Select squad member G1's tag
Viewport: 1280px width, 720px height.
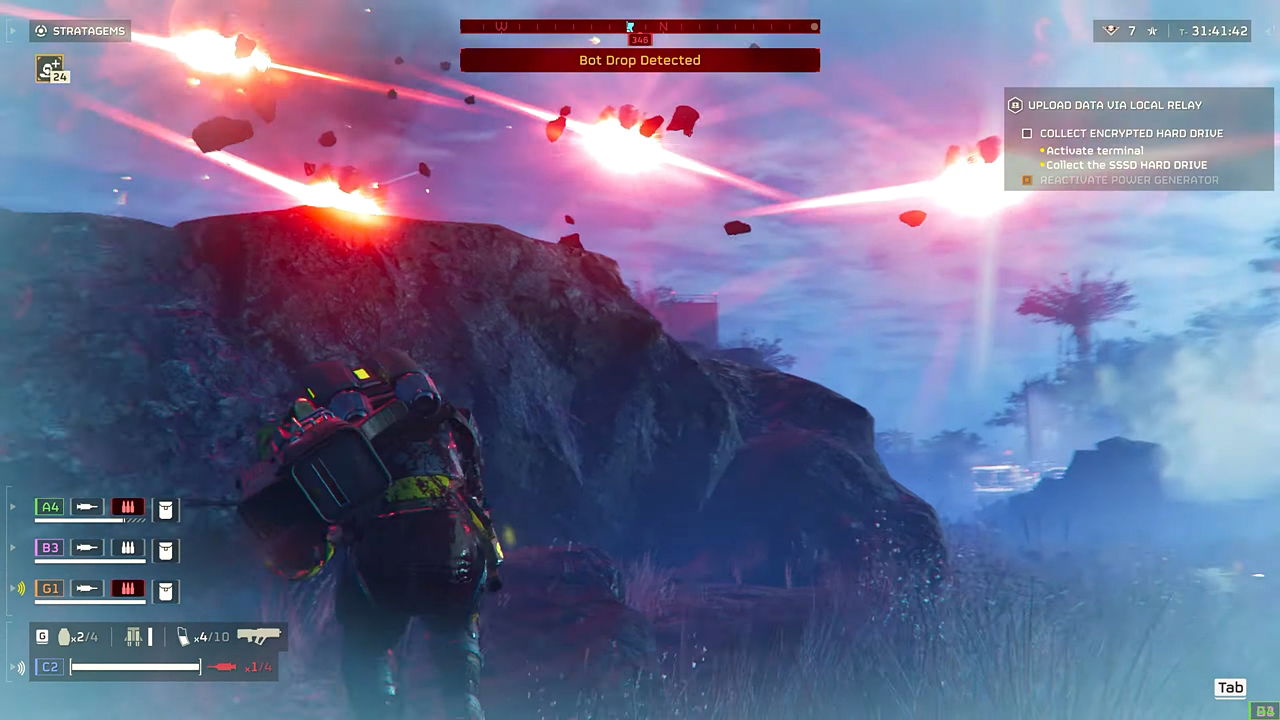point(49,588)
